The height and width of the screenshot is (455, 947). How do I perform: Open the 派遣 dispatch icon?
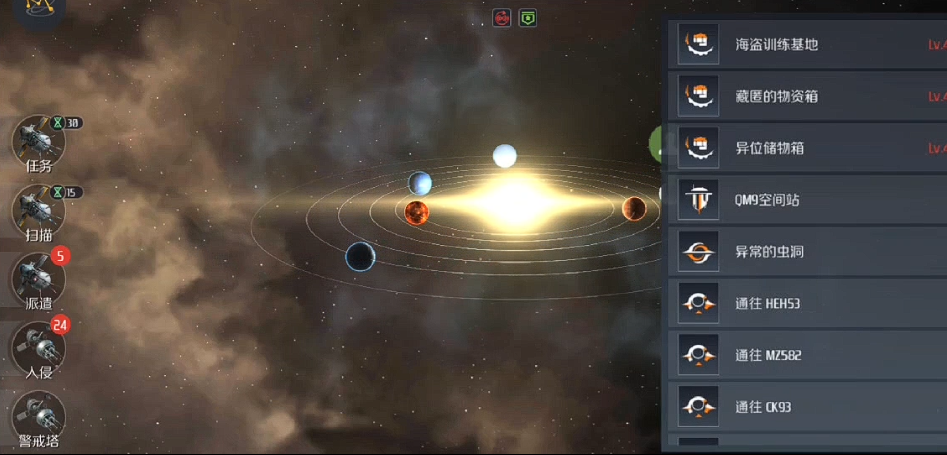pyautogui.click(x=39, y=279)
